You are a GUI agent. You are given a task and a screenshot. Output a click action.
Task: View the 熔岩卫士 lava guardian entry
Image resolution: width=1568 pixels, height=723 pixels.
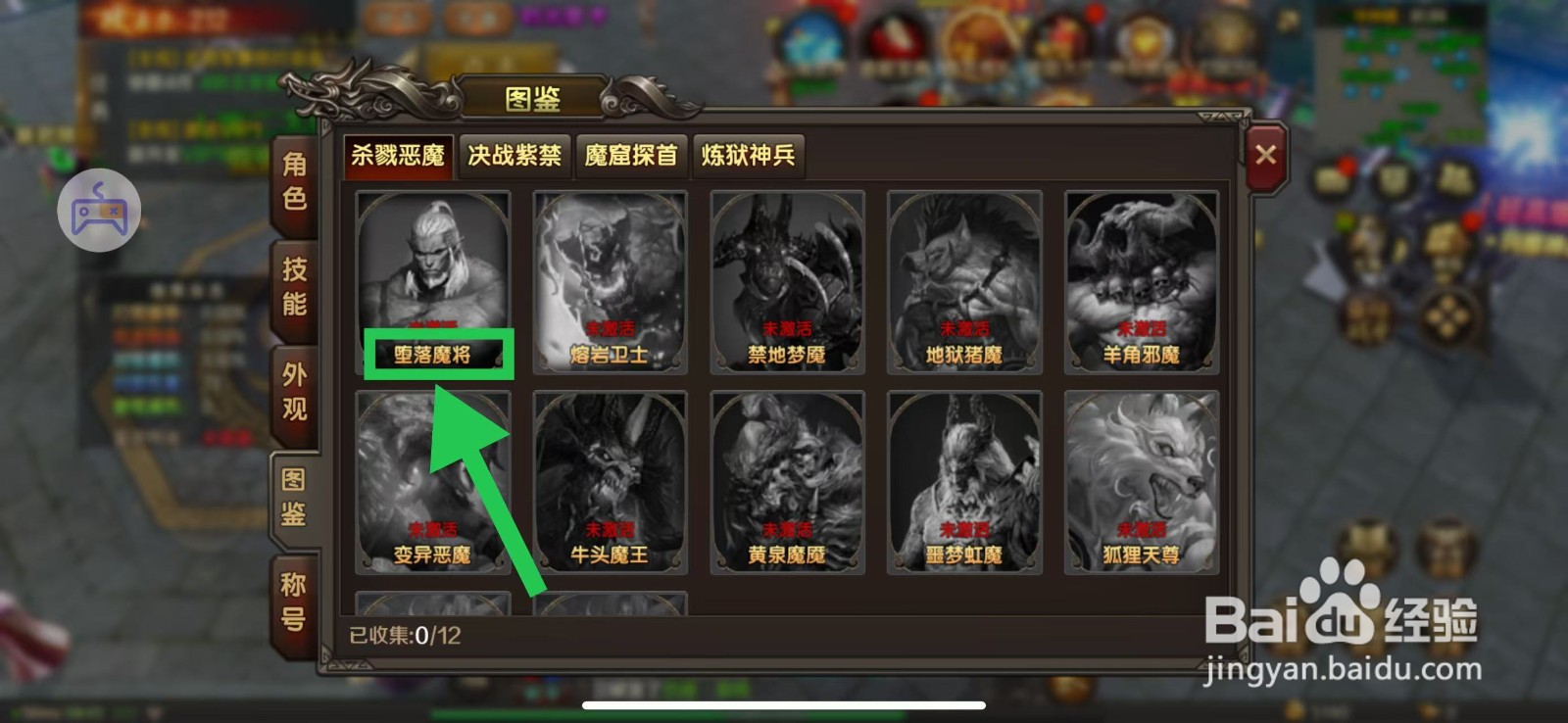pos(610,279)
